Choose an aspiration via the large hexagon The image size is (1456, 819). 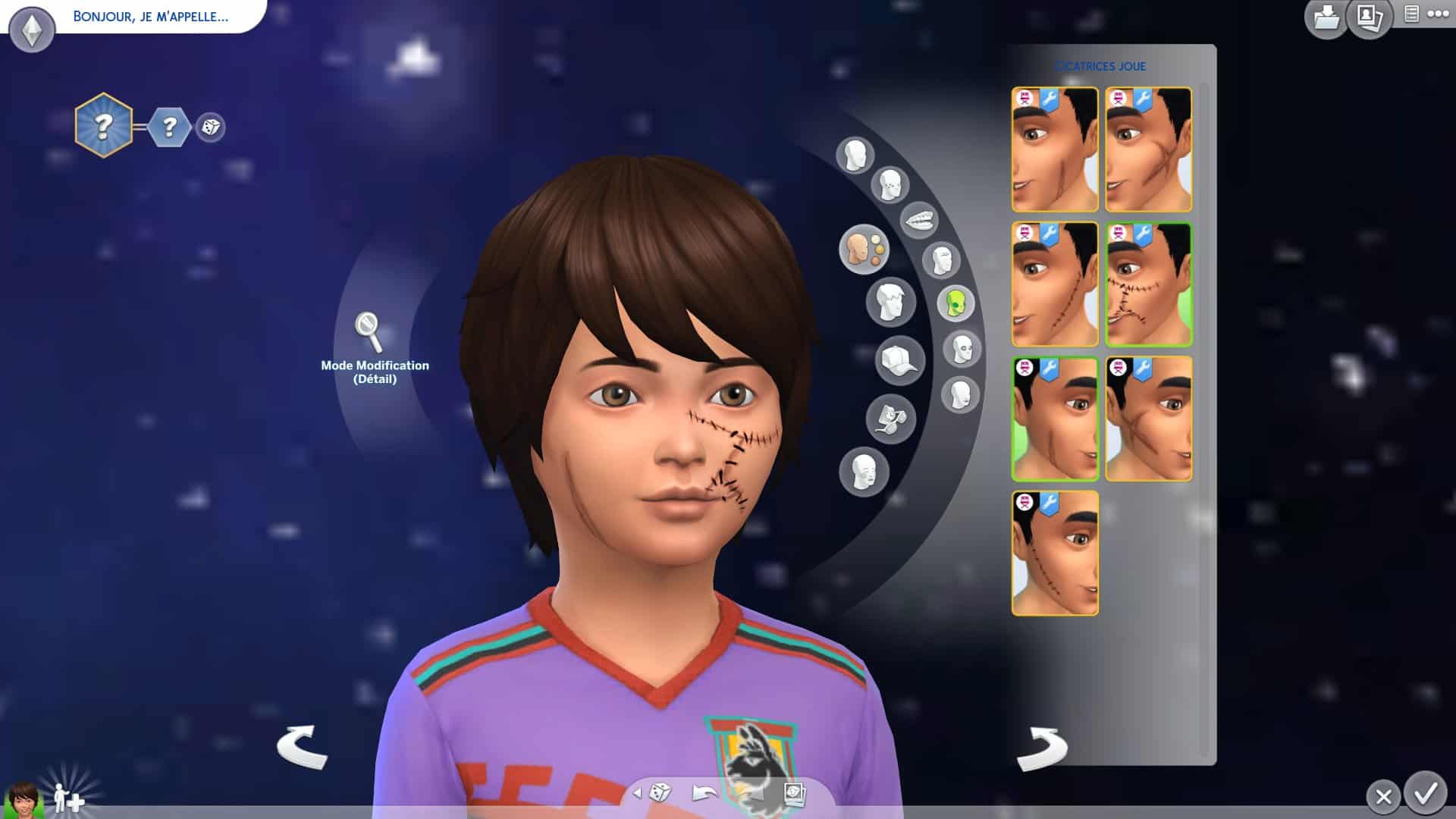click(103, 125)
